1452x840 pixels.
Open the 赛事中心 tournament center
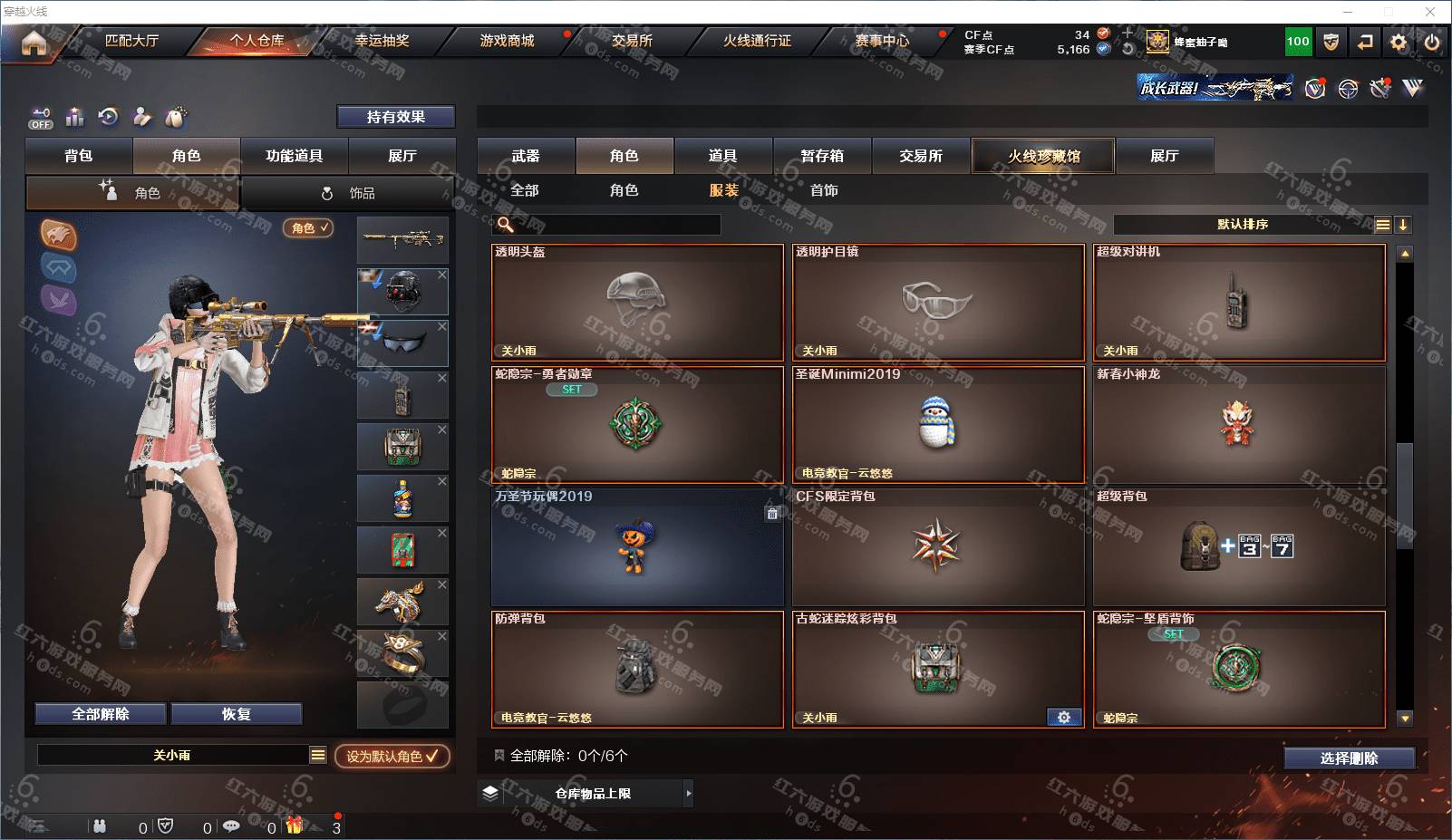click(x=881, y=41)
